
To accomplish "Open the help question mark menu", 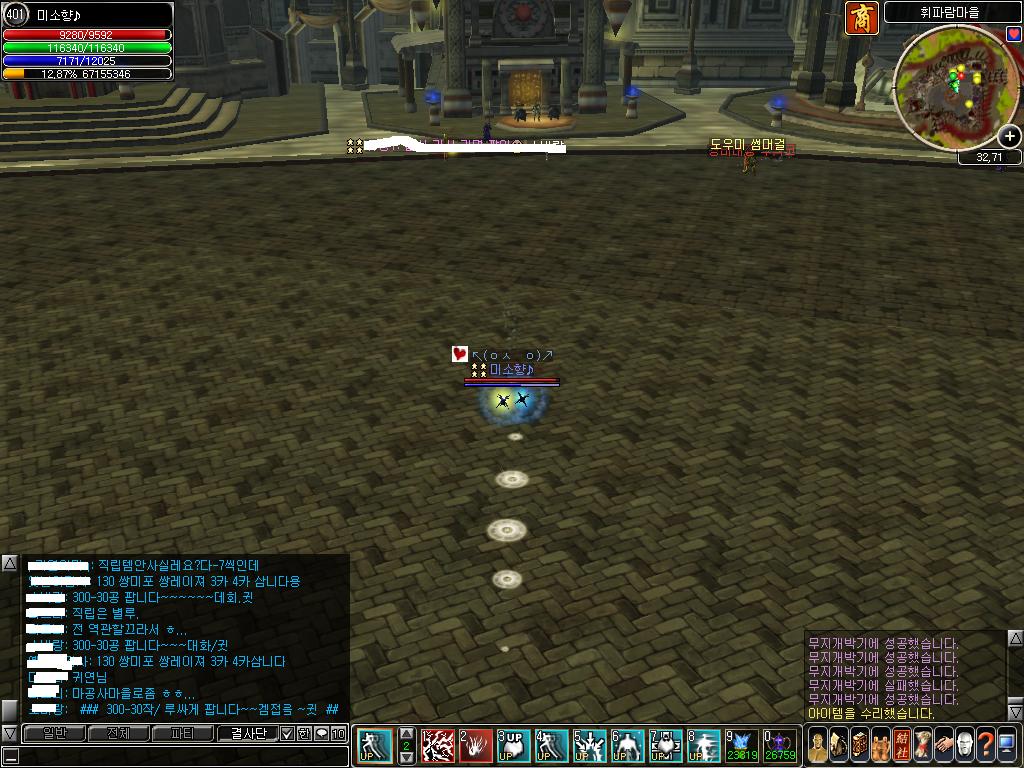I will pos(985,745).
